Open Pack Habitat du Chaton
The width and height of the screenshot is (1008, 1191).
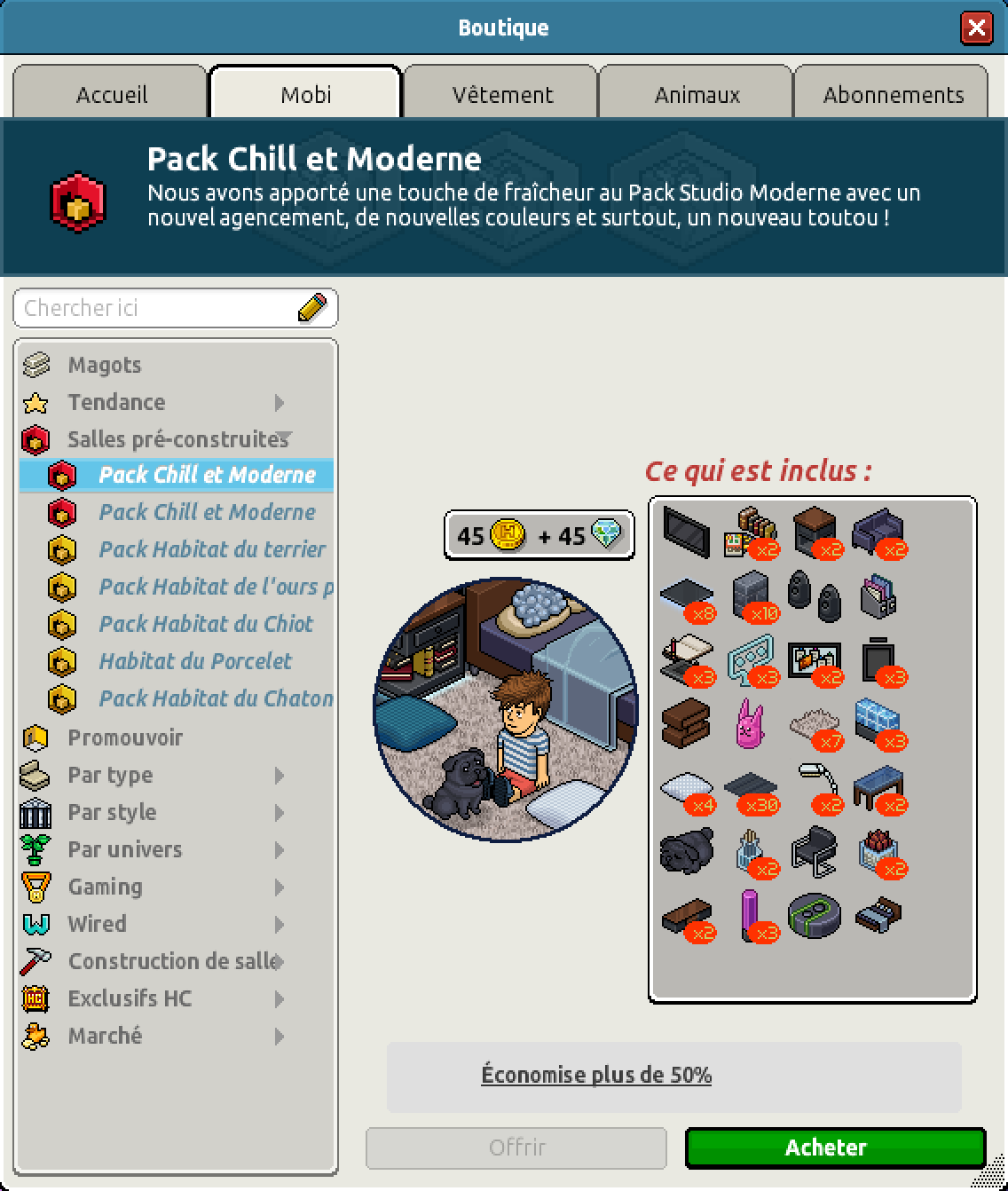click(216, 698)
